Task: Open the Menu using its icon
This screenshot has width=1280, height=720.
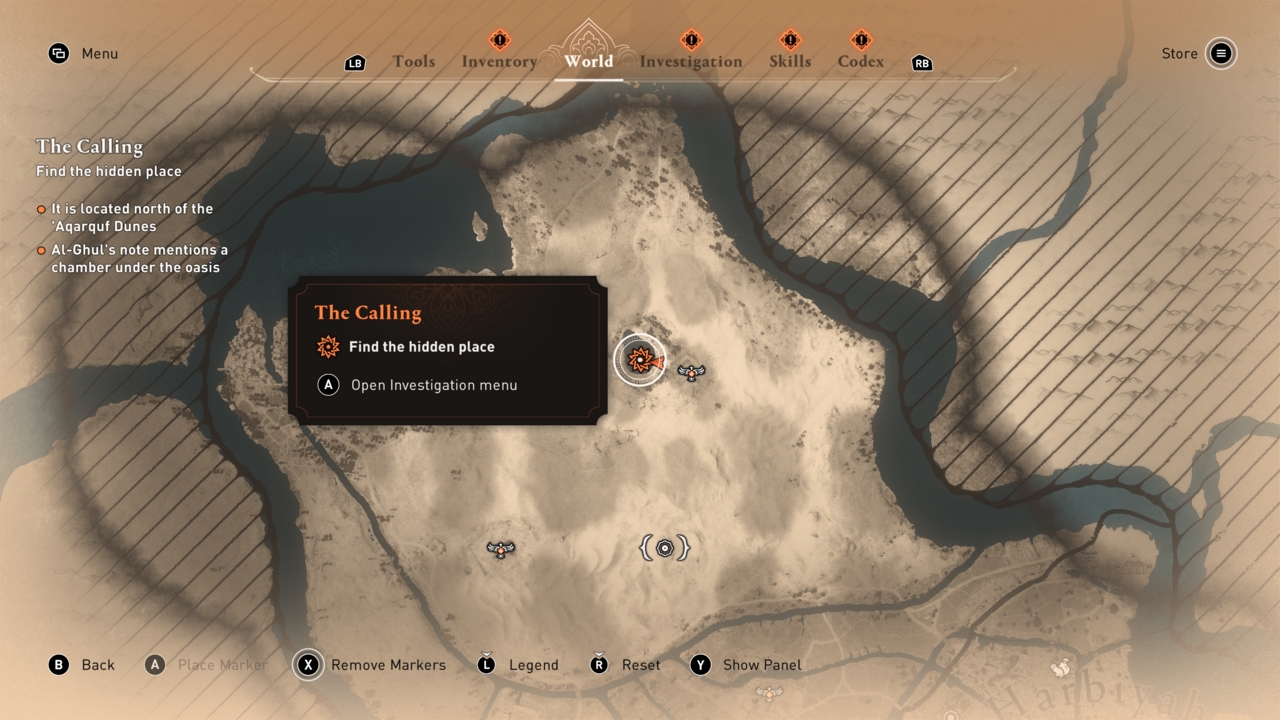Action: [x=58, y=53]
